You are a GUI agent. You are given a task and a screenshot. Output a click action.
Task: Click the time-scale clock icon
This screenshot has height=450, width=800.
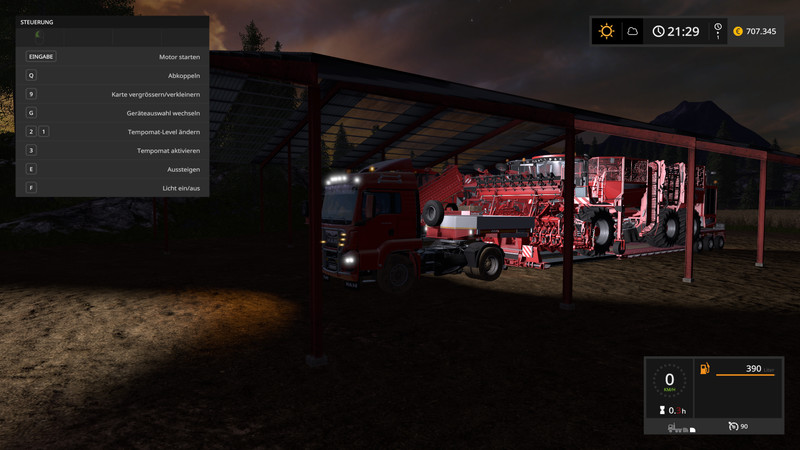pos(718,29)
